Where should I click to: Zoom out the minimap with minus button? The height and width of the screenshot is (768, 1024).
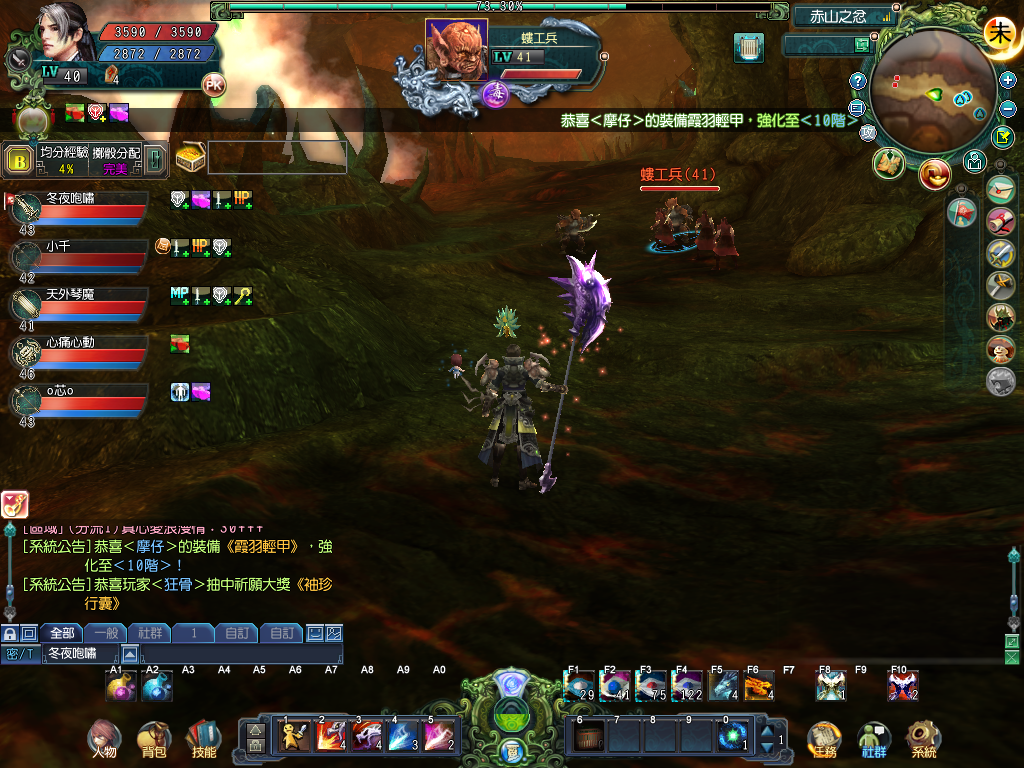pyautogui.click(x=1008, y=108)
